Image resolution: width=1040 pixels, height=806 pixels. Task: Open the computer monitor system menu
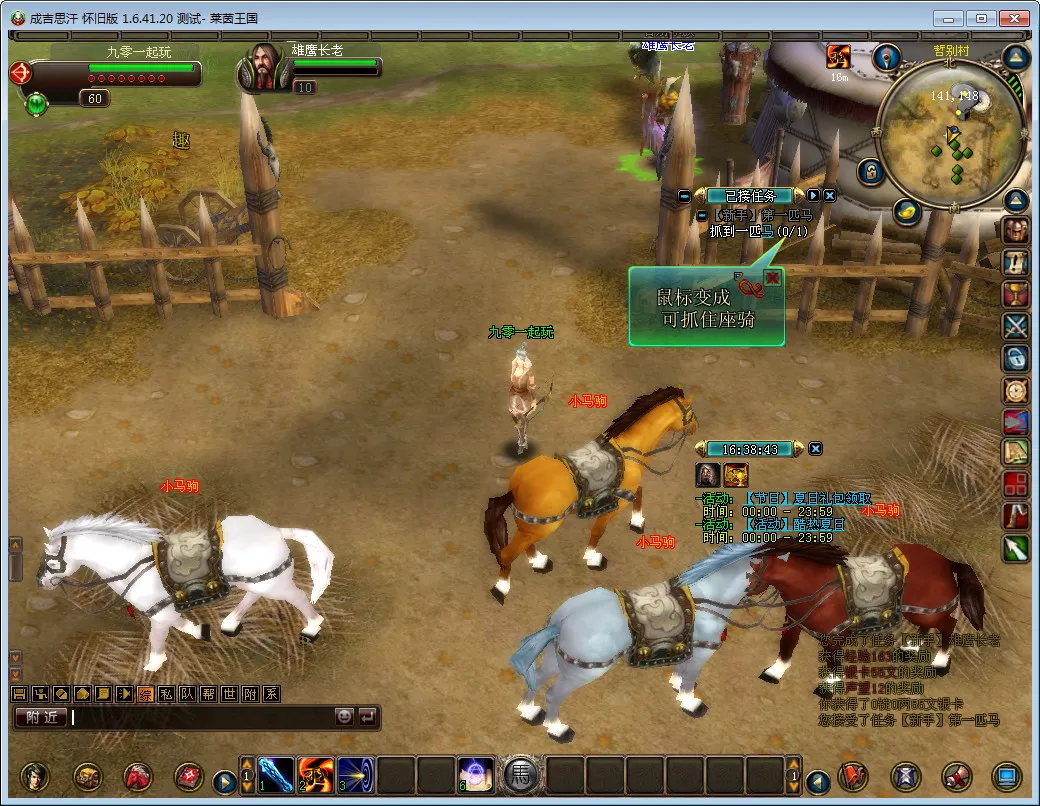[1006, 776]
